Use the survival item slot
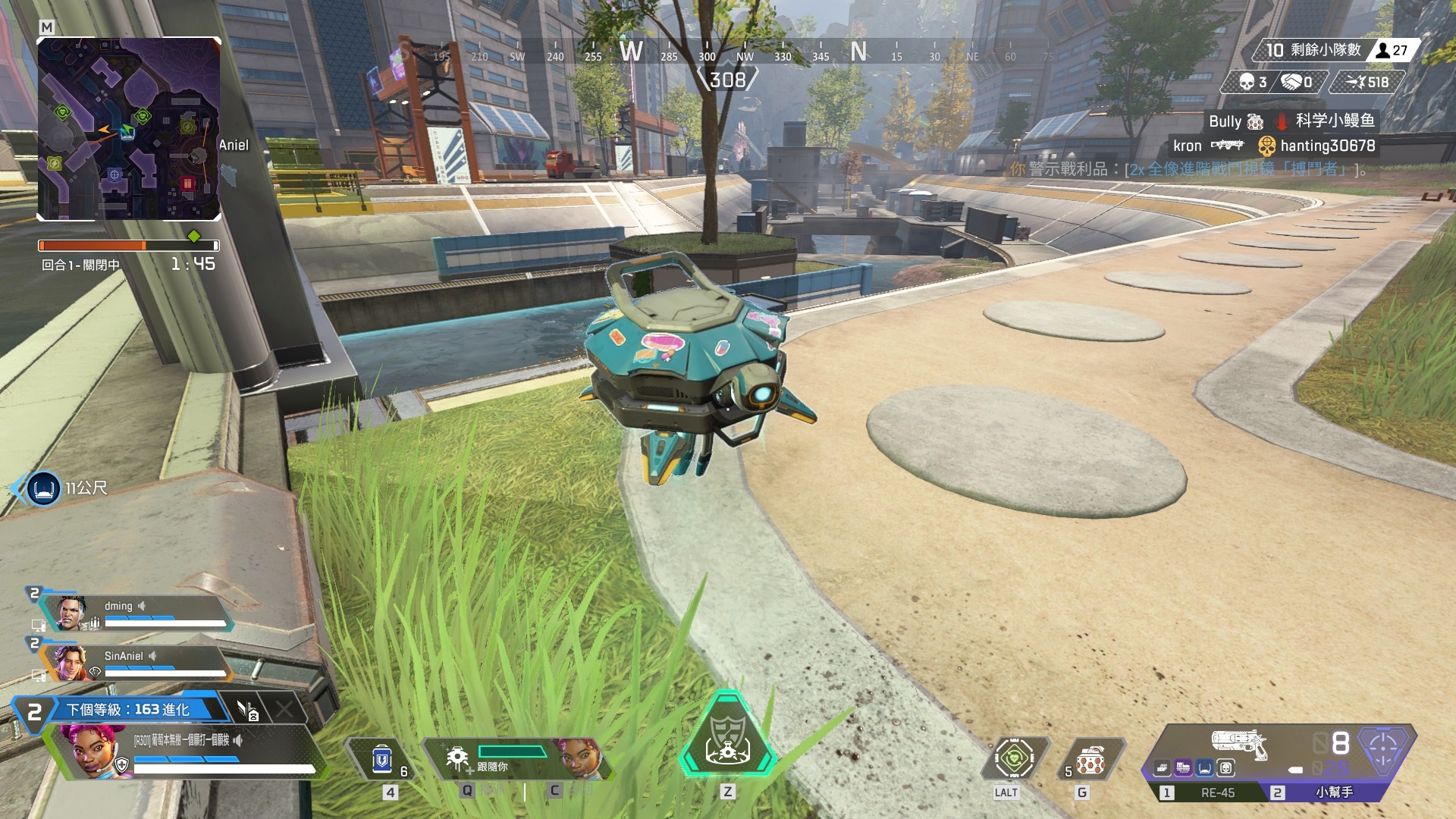The width and height of the screenshot is (1456, 819). 1015,758
